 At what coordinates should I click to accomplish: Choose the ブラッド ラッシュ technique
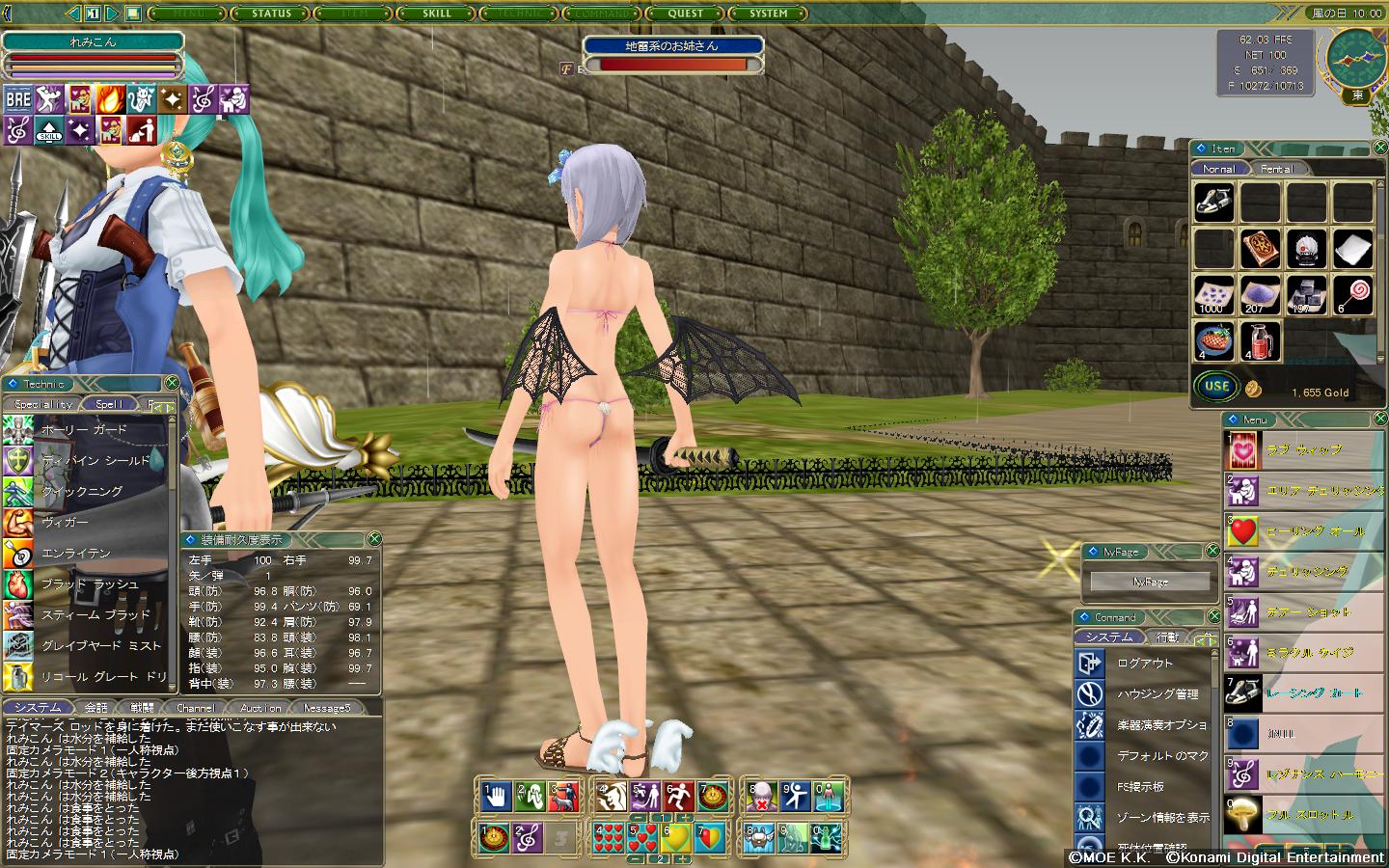[x=89, y=583]
